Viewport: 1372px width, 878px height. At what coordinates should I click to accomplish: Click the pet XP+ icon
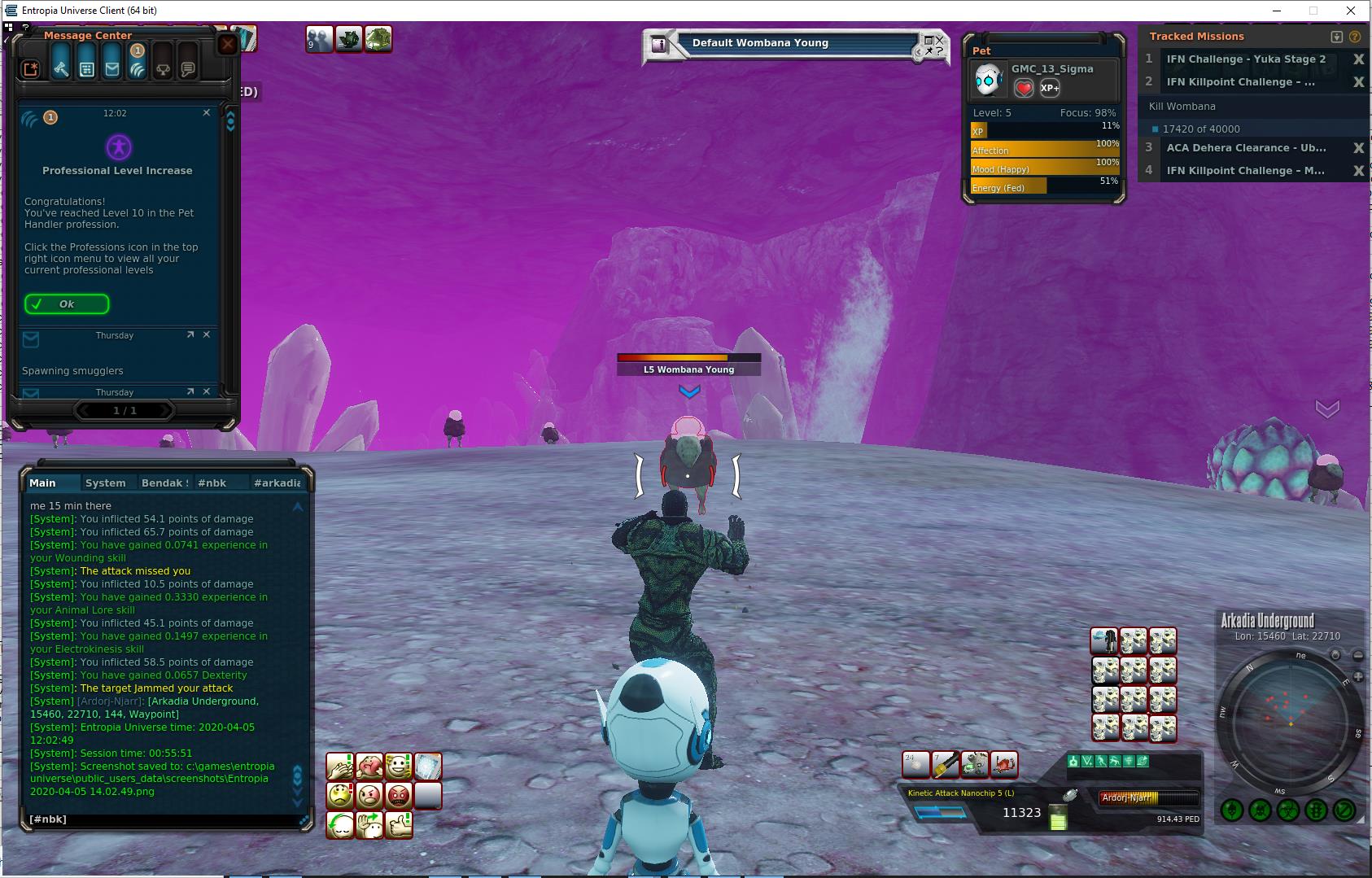point(1050,88)
